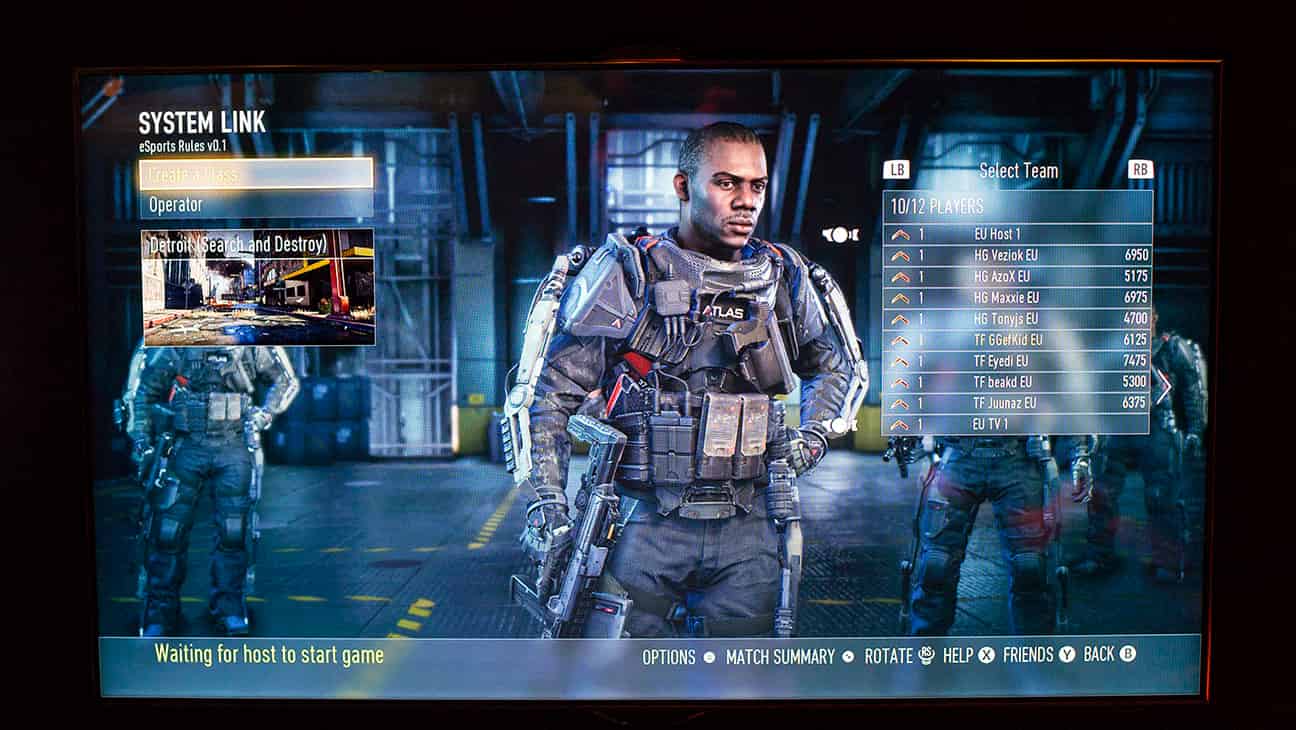This screenshot has height=730, width=1296.
Task: Select player TF GGetKid EU
Action: tap(1017, 340)
